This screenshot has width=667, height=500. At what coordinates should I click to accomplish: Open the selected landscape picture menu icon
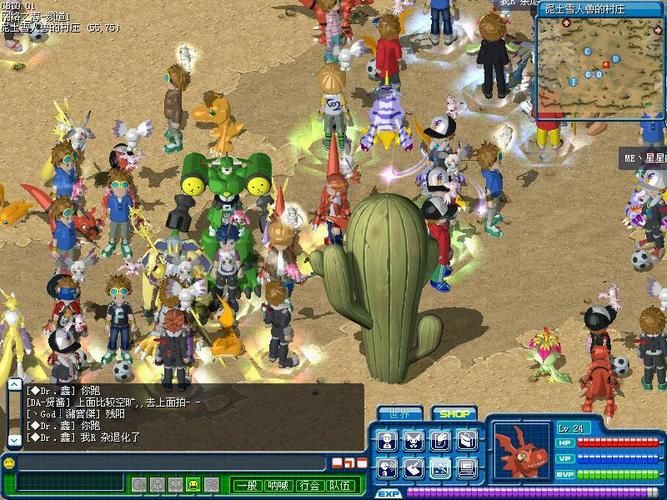tap(440, 468)
